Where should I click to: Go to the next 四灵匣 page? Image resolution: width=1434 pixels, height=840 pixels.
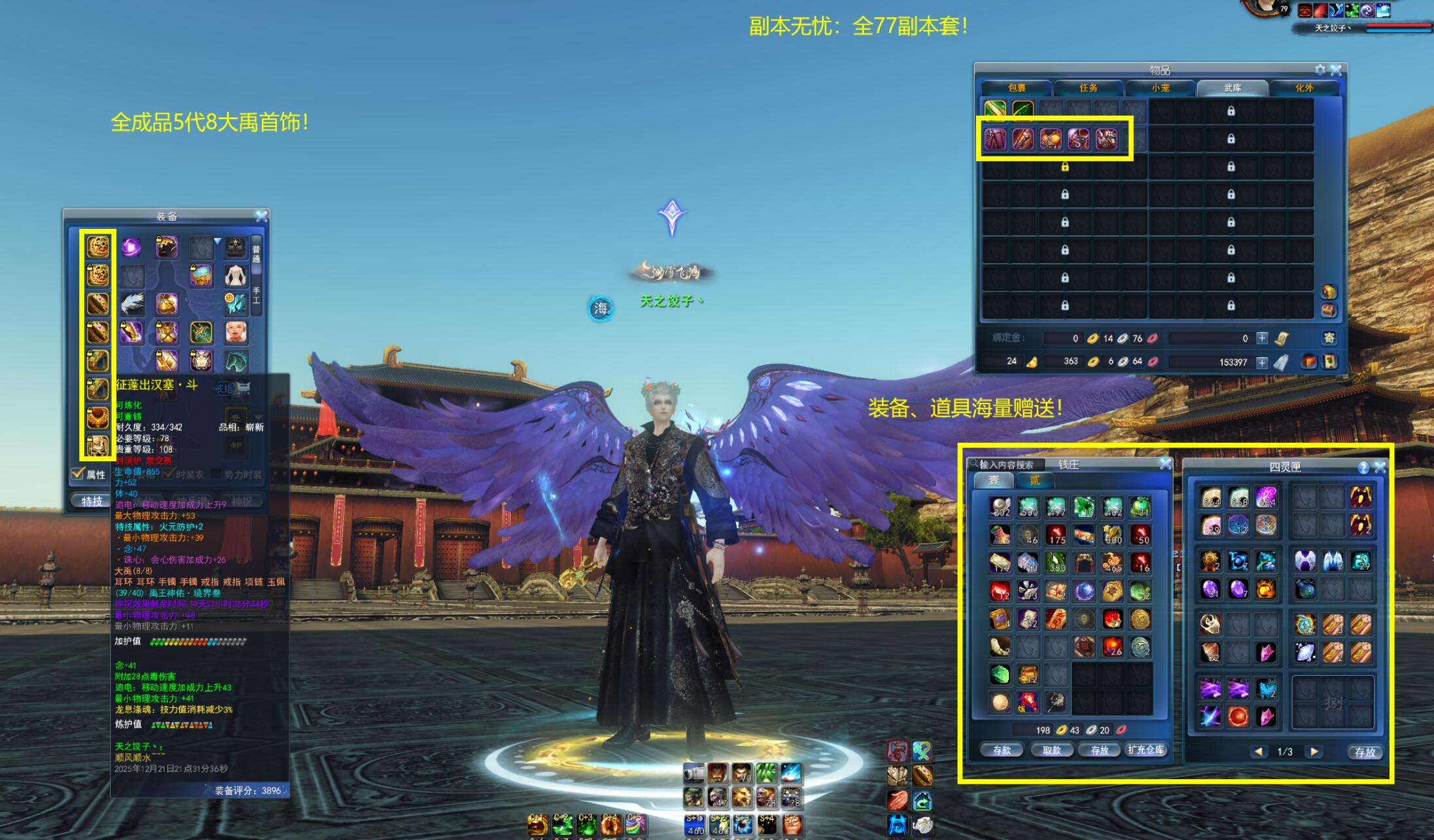[1313, 752]
